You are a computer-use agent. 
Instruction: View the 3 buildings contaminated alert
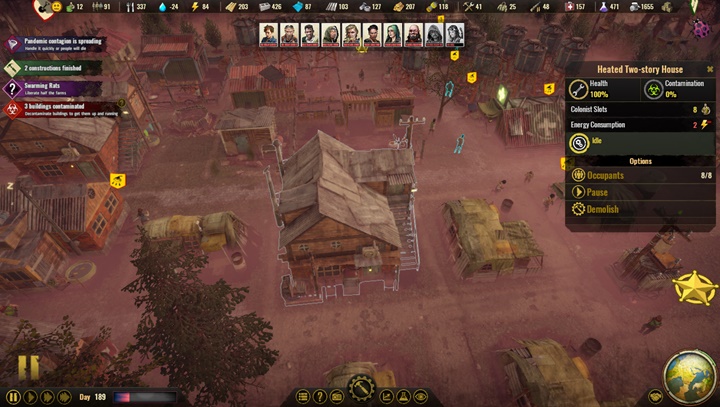coord(60,107)
